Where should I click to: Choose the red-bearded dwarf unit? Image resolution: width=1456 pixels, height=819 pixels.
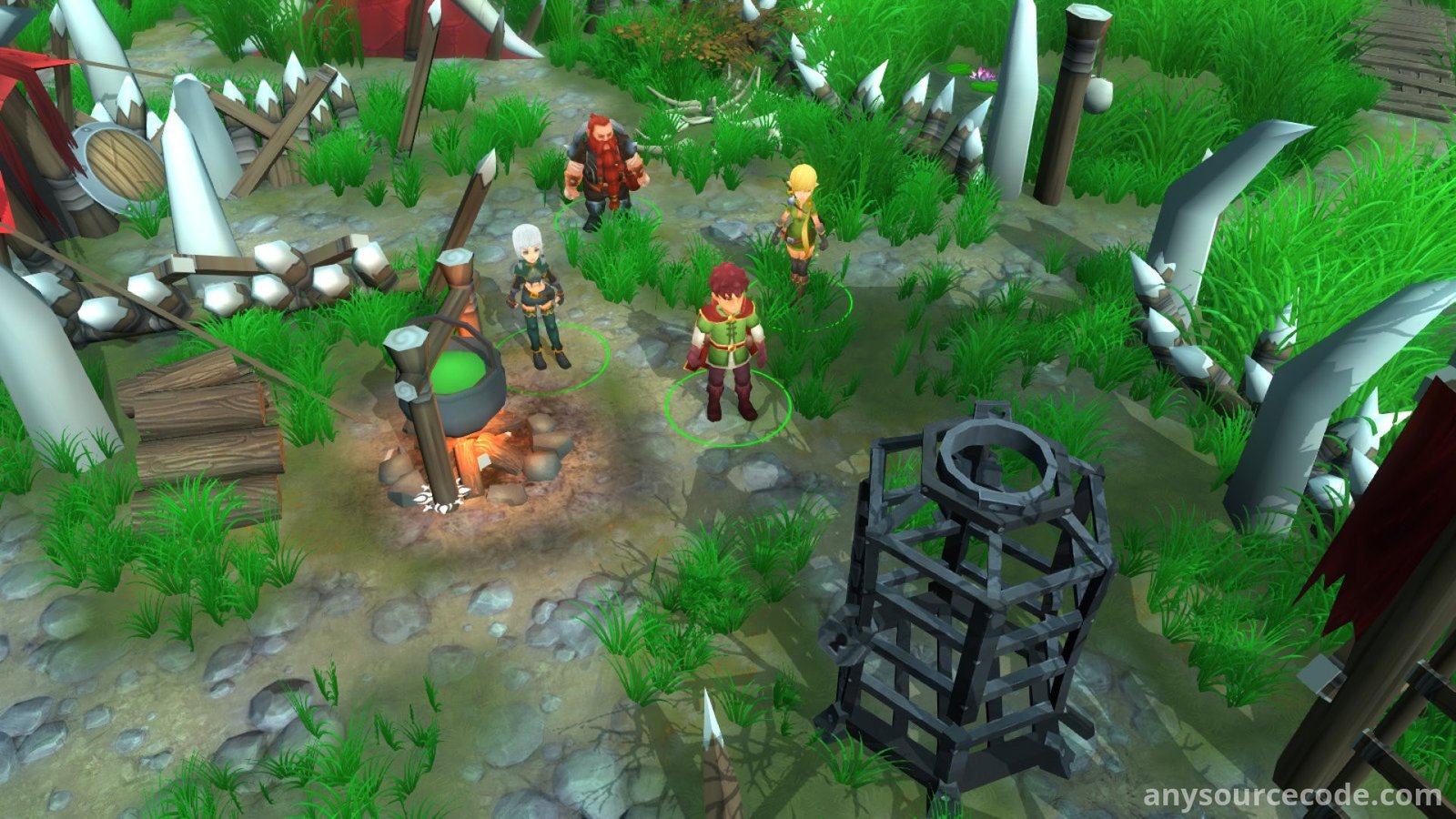pos(604,169)
